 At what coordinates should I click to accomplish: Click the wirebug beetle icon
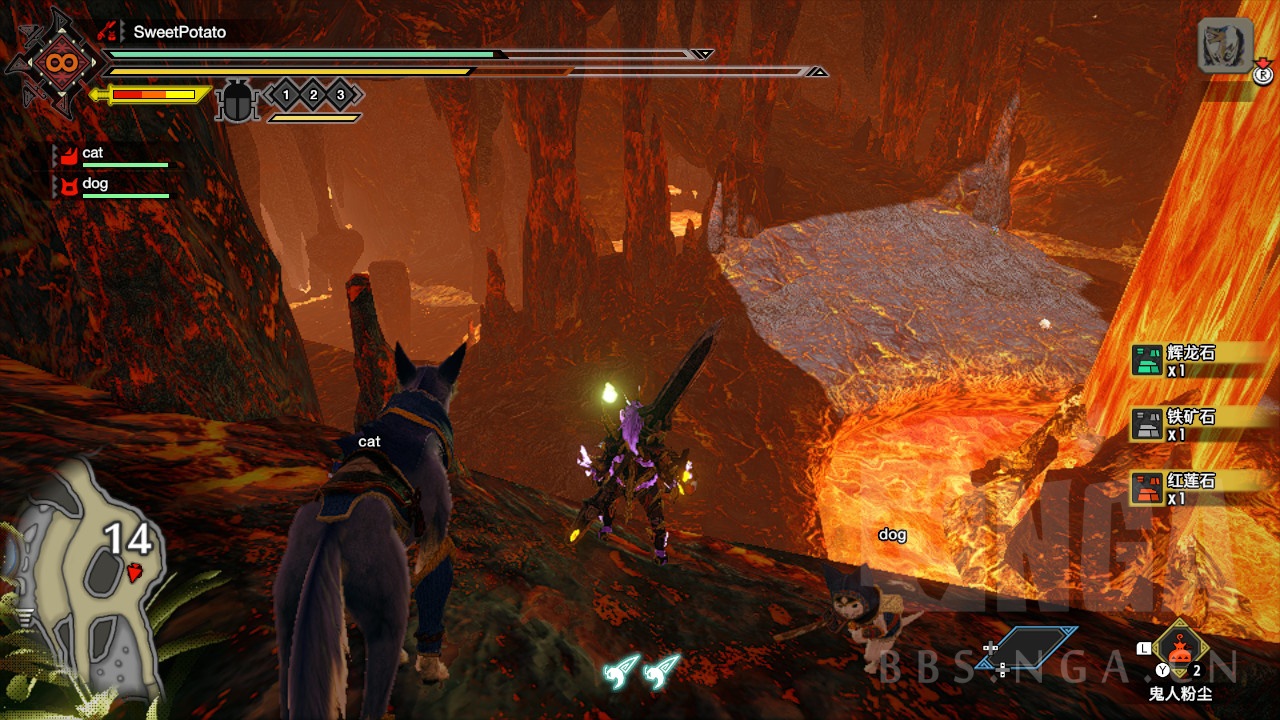[238, 101]
